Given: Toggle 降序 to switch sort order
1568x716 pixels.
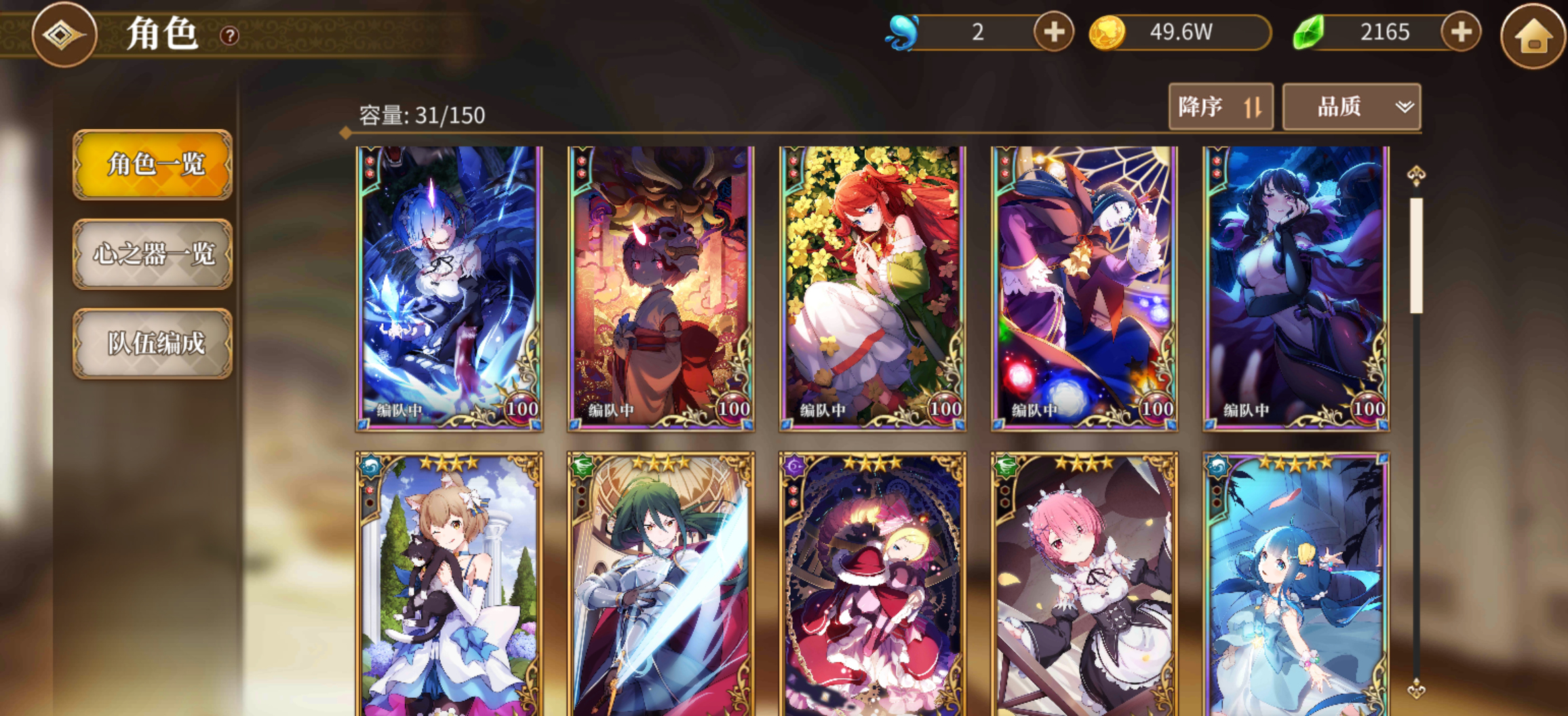Looking at the screenshot, I should [1220, 106].
